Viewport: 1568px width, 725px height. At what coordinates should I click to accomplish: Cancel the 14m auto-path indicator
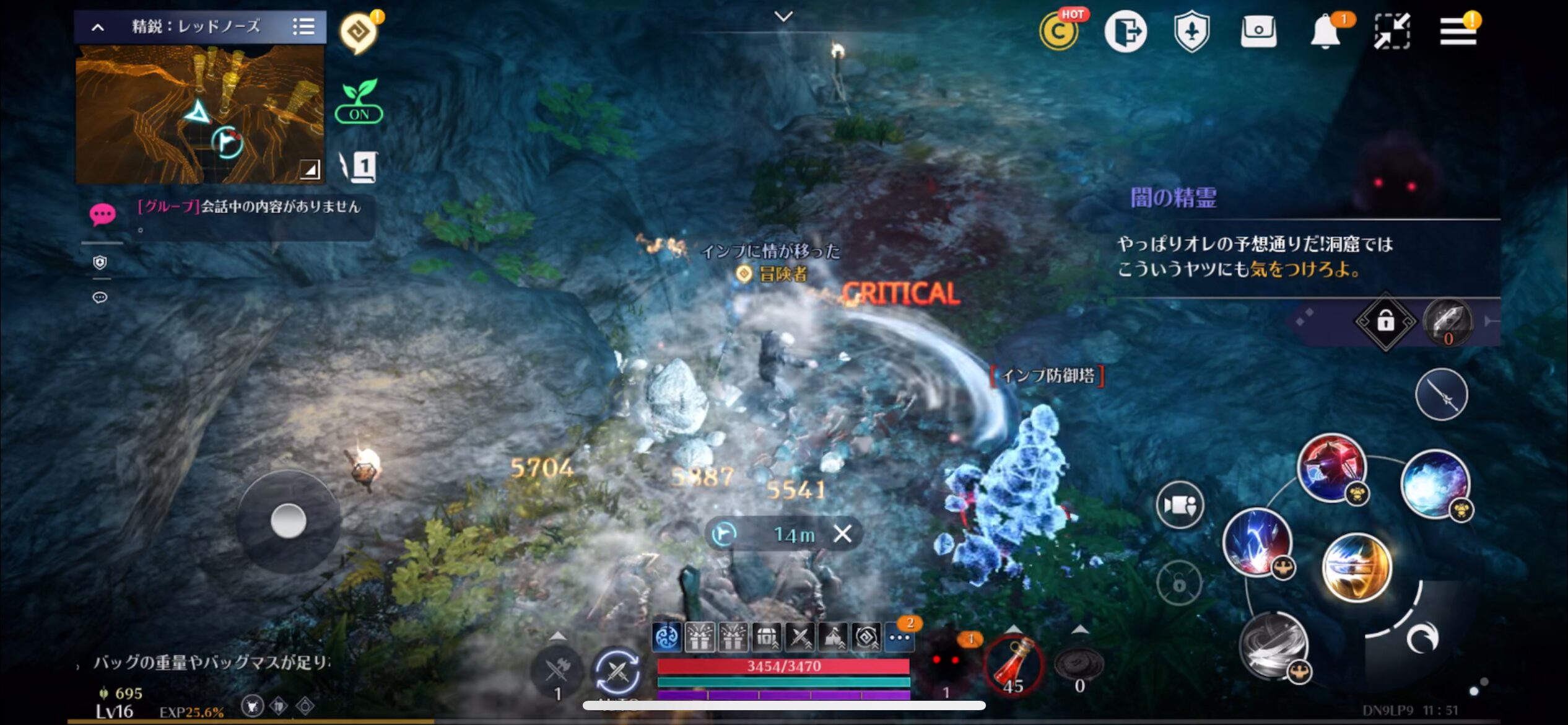842,534
